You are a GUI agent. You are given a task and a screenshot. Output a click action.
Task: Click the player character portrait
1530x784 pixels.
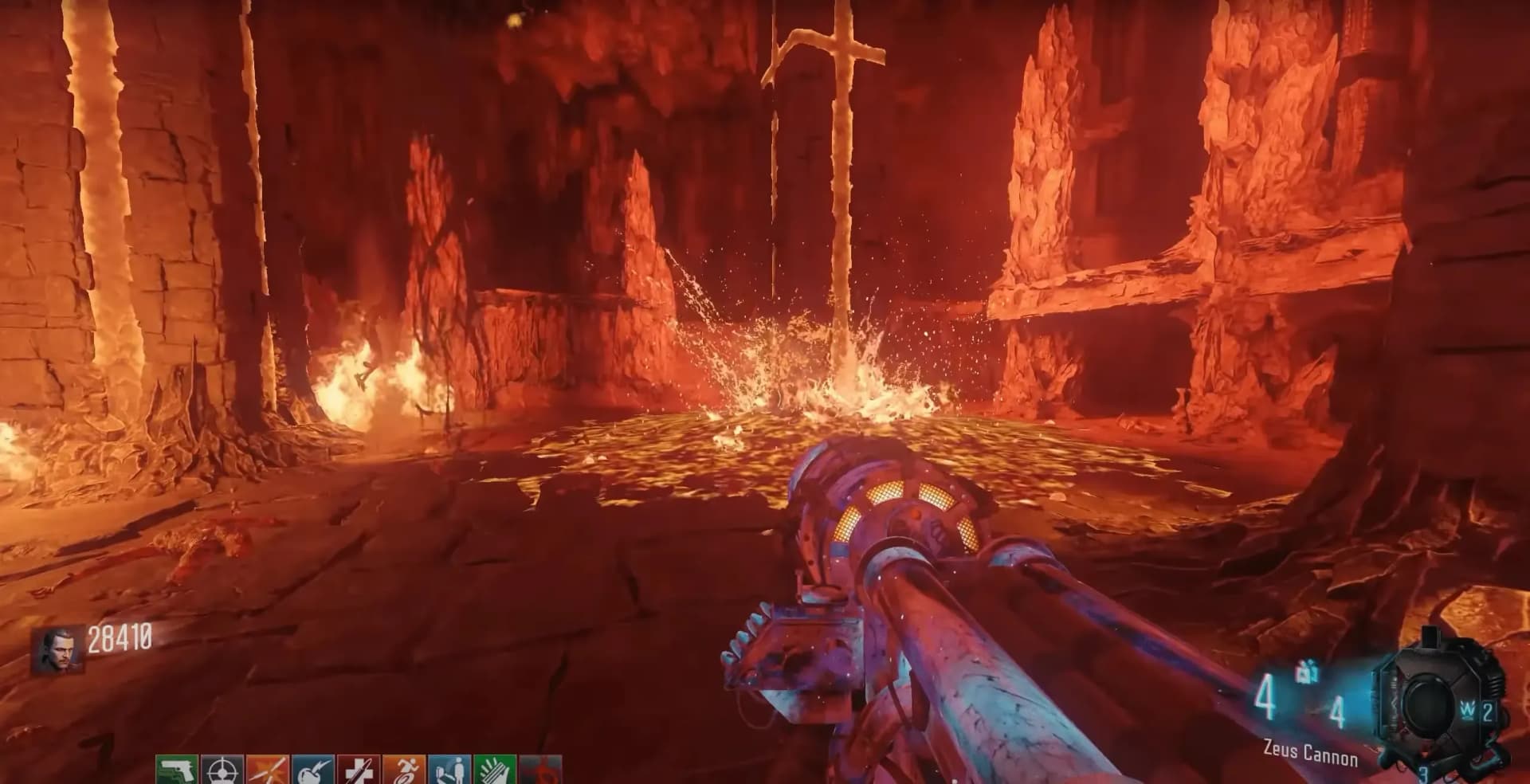[x=58, y=650]
